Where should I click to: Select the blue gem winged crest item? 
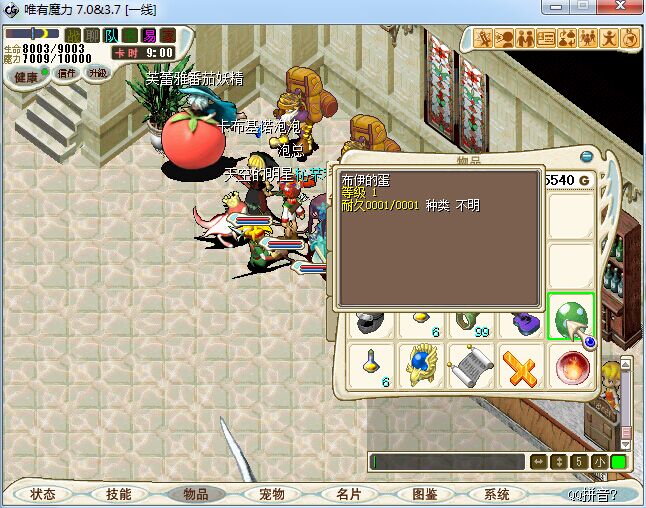pyautogui.click(x=422, y=366)
